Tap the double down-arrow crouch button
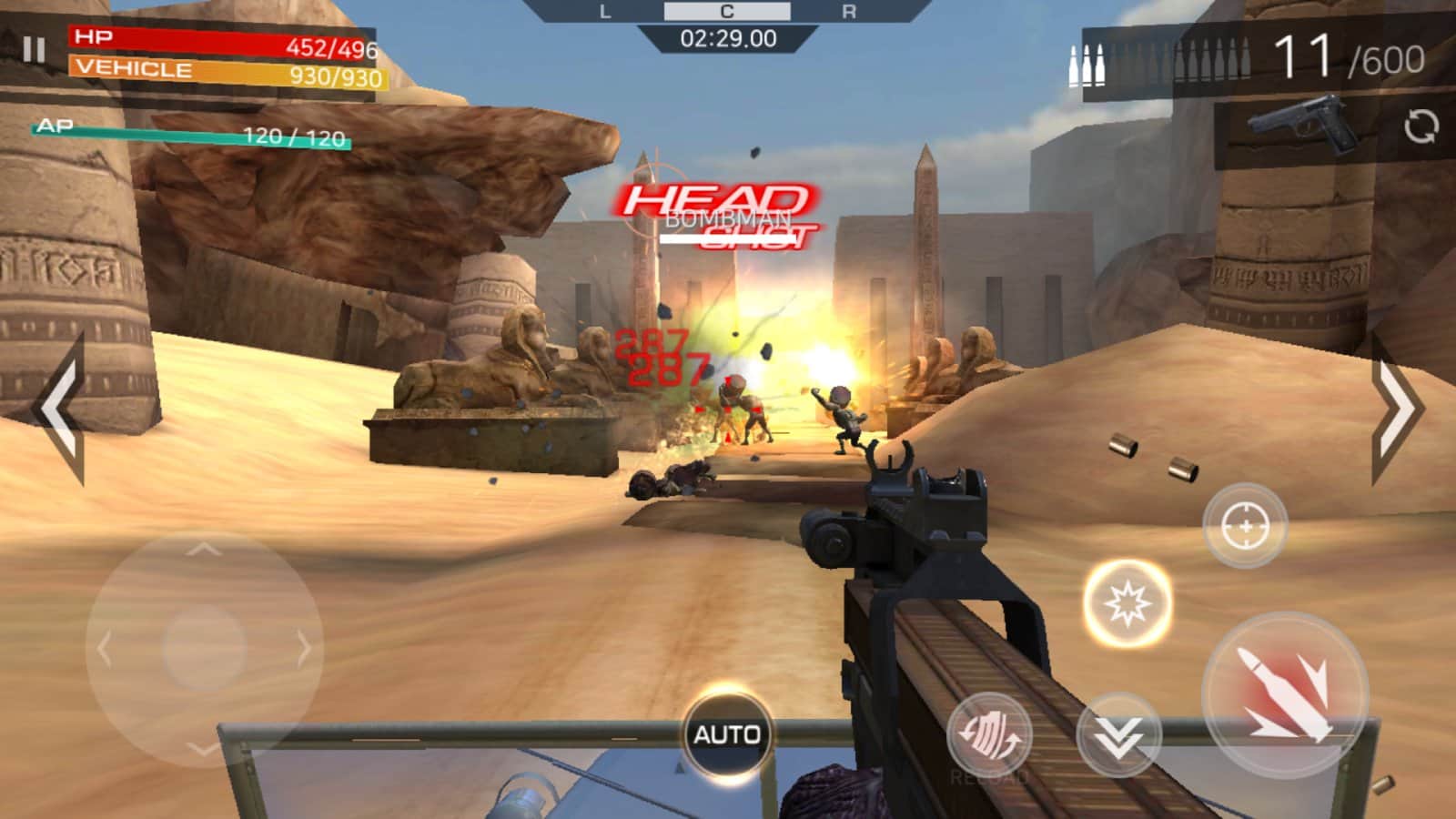This screenshot has width=1456, height=819. coord(1118,735)
